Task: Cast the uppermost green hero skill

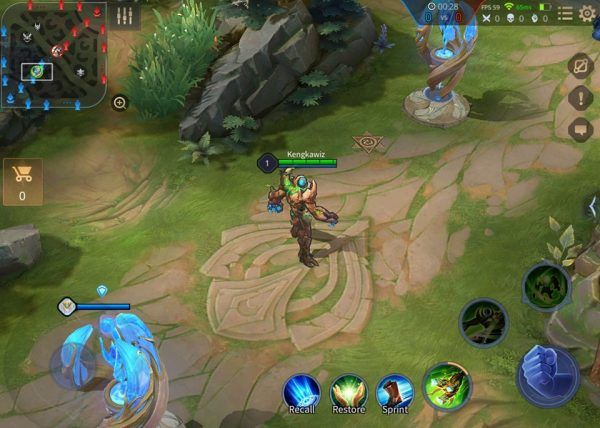Action: click(x=546, y=285)
